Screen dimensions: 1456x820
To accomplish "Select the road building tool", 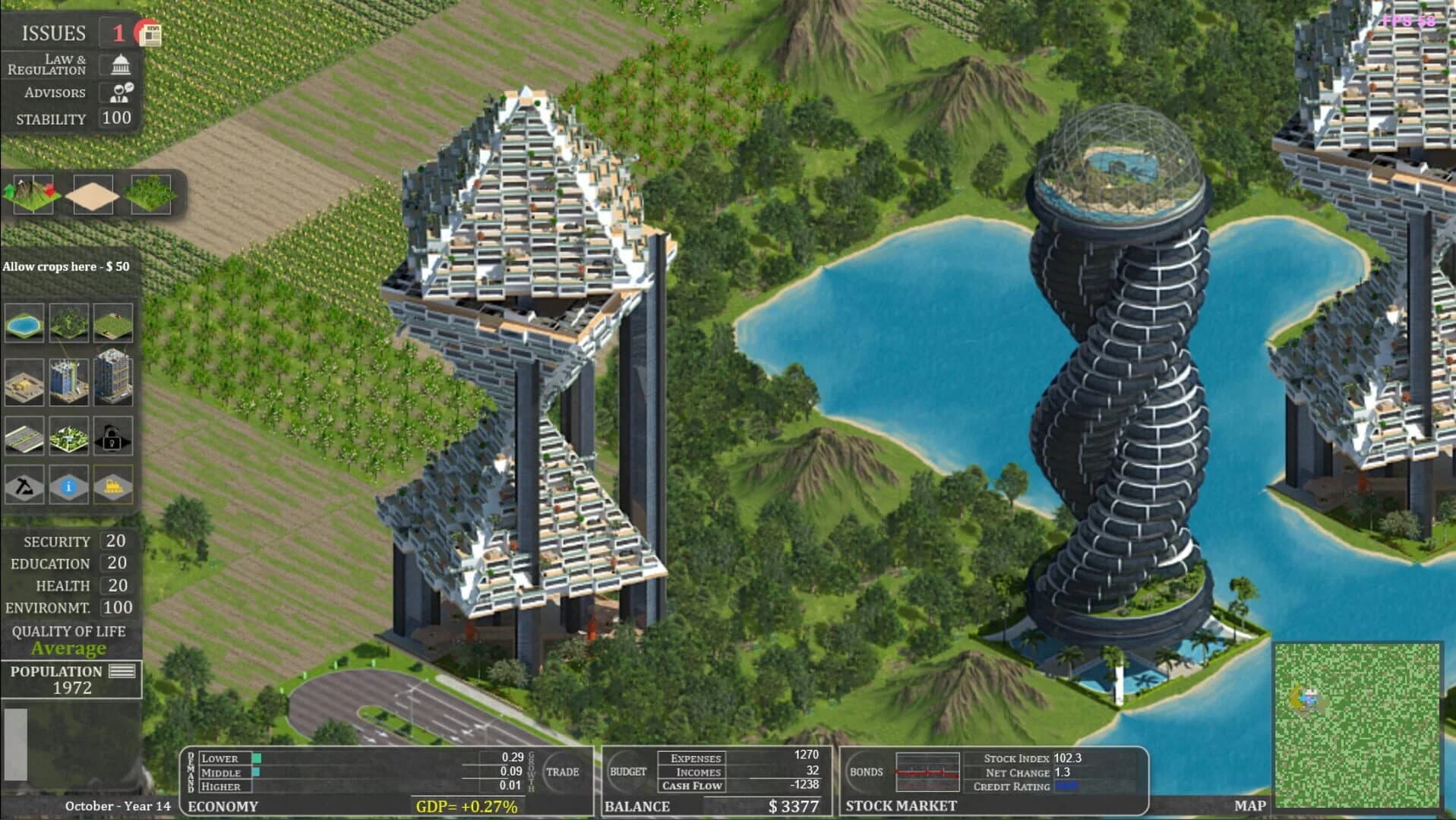I will (23, 434).
